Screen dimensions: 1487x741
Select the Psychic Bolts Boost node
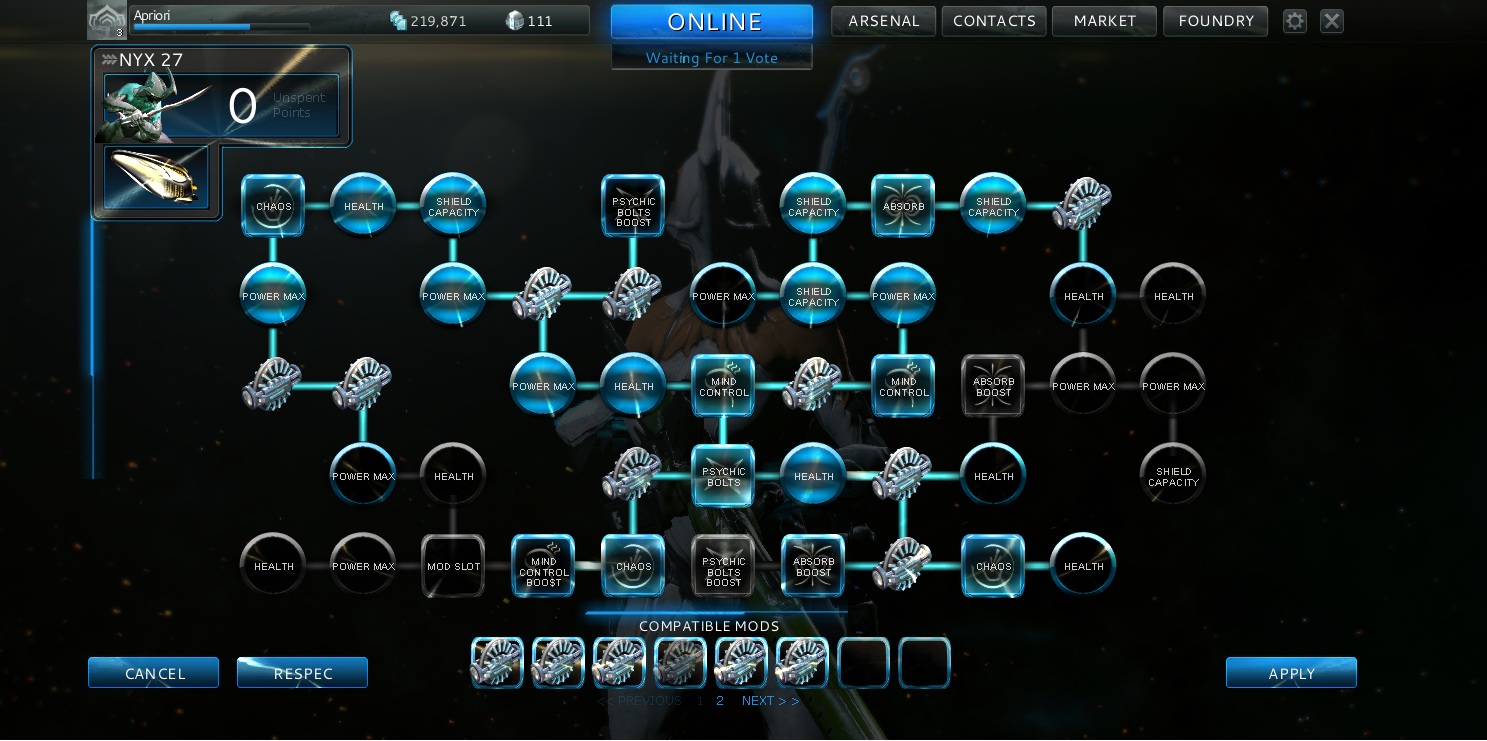click(633, 205)
